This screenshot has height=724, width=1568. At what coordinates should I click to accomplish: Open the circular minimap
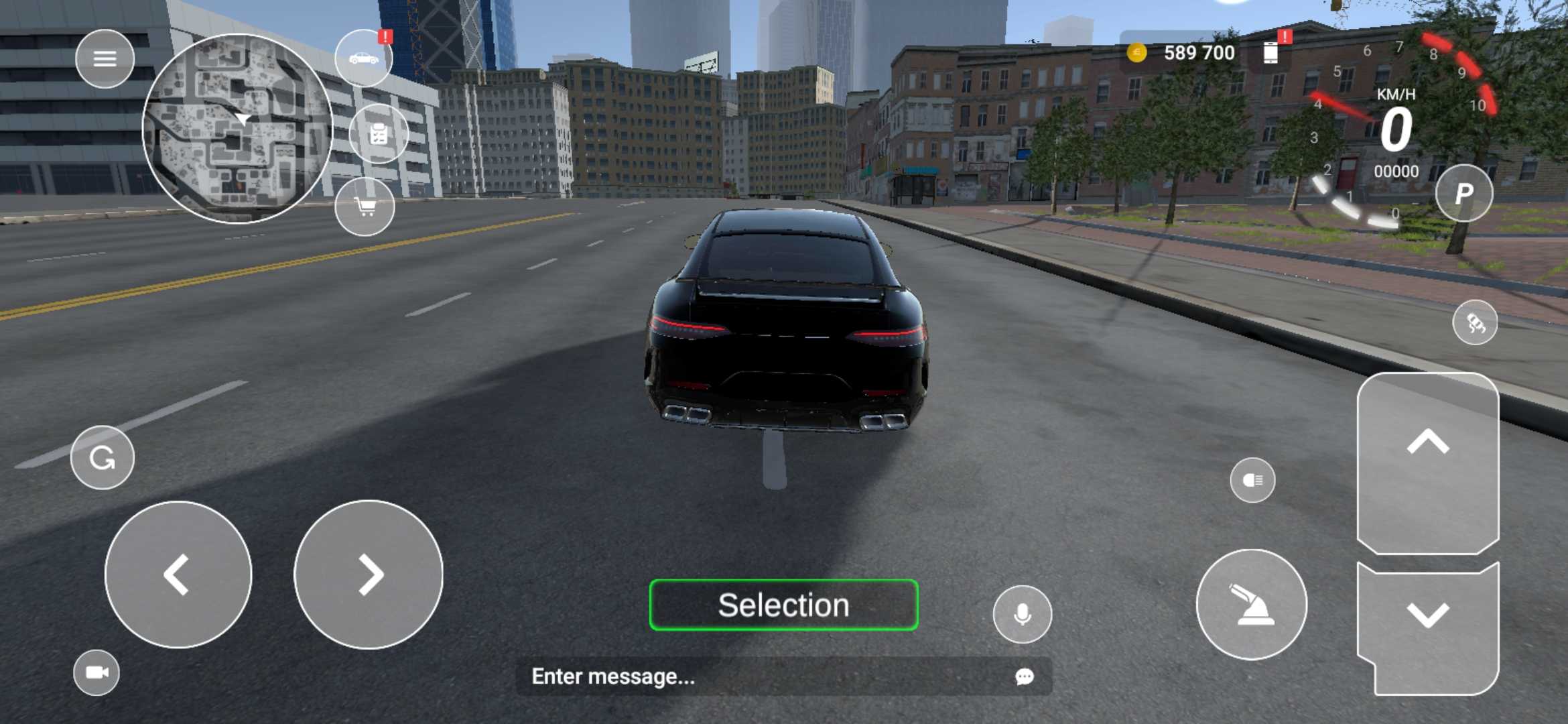point(237,129)
